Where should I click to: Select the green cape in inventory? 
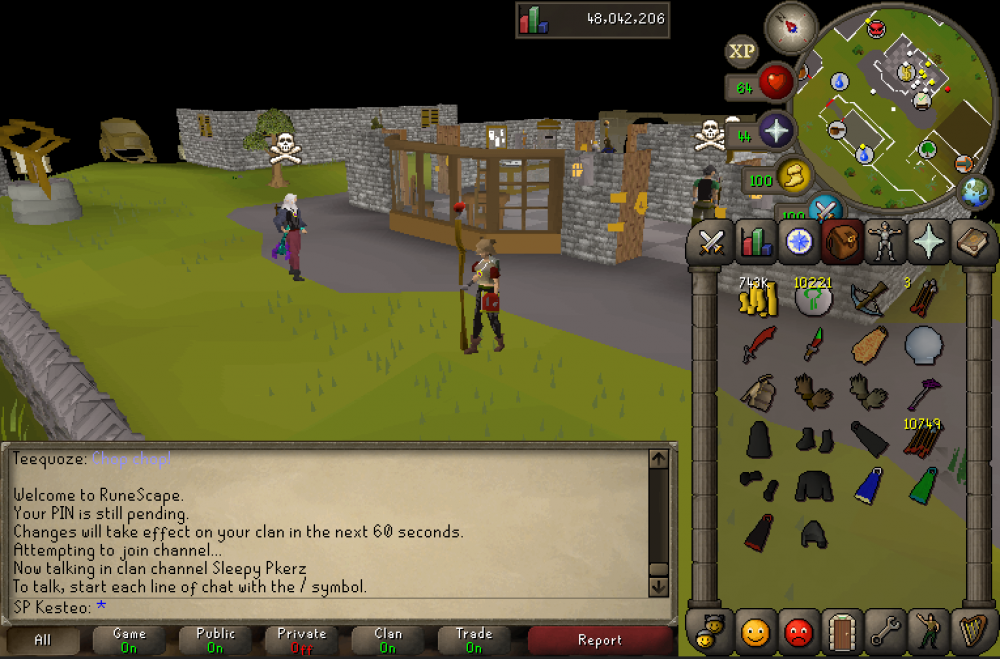click(923, 485)
